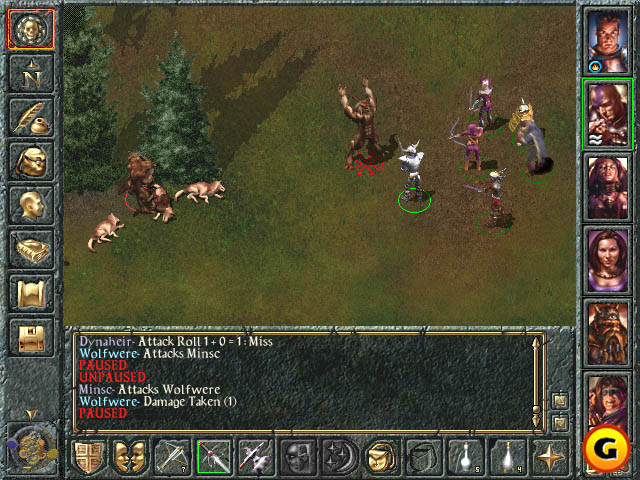Image resolution: width=640 pixels, height=480 pixels.
Task: Click the skull return-to-game button
Action: (x=29, y=28)
